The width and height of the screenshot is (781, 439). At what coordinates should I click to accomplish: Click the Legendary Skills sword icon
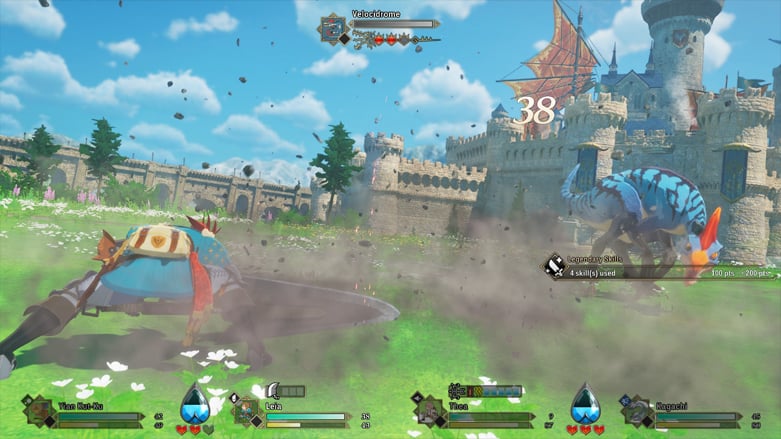[x=553, y=265]
